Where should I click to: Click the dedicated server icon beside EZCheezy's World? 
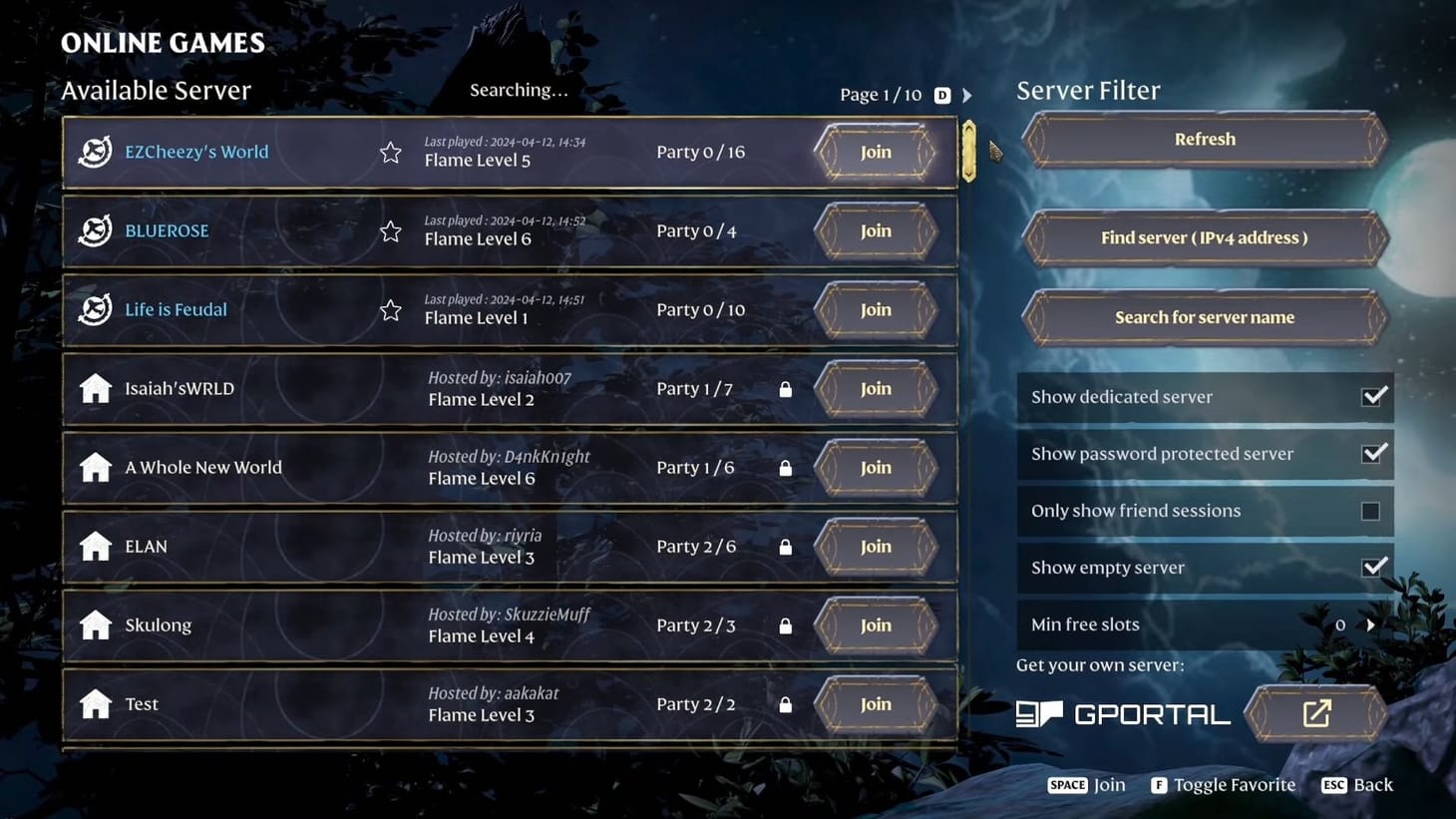pyautogui.click(x=94, y=151)
